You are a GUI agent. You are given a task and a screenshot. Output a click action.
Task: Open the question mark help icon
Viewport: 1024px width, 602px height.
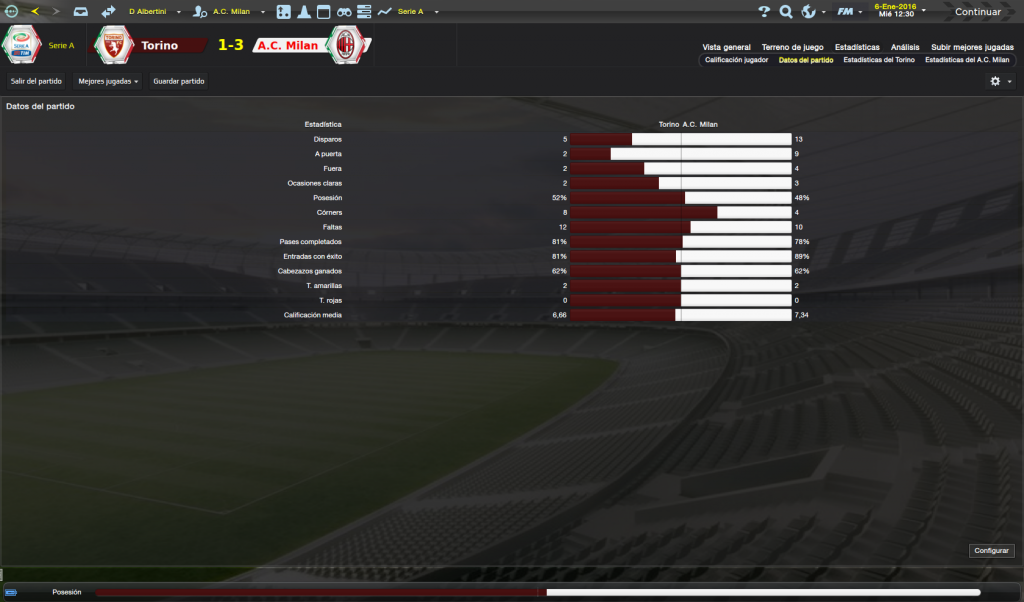pyautogui.click(x=764, y=12)
